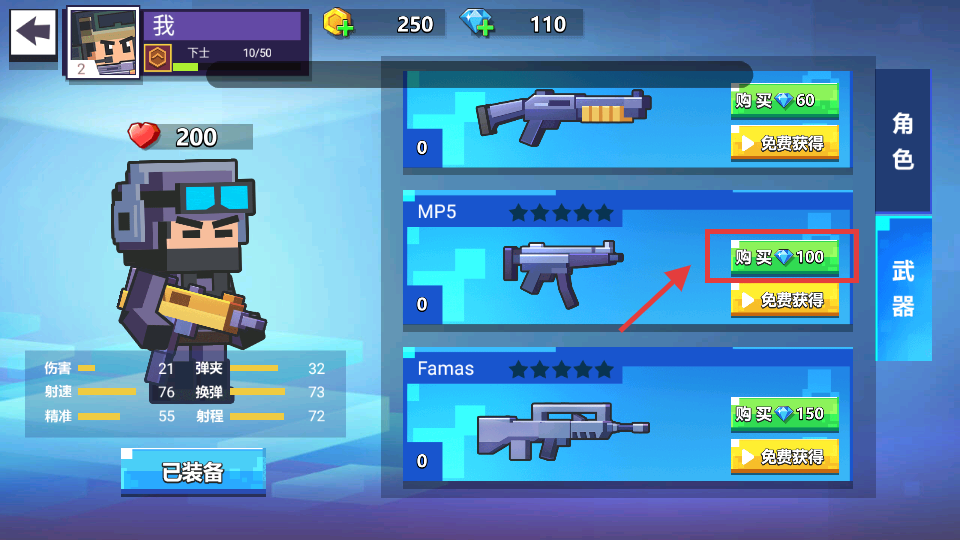
Task: Buy the shotgun for 60 diamonds
Action: (x=784, y=100)
